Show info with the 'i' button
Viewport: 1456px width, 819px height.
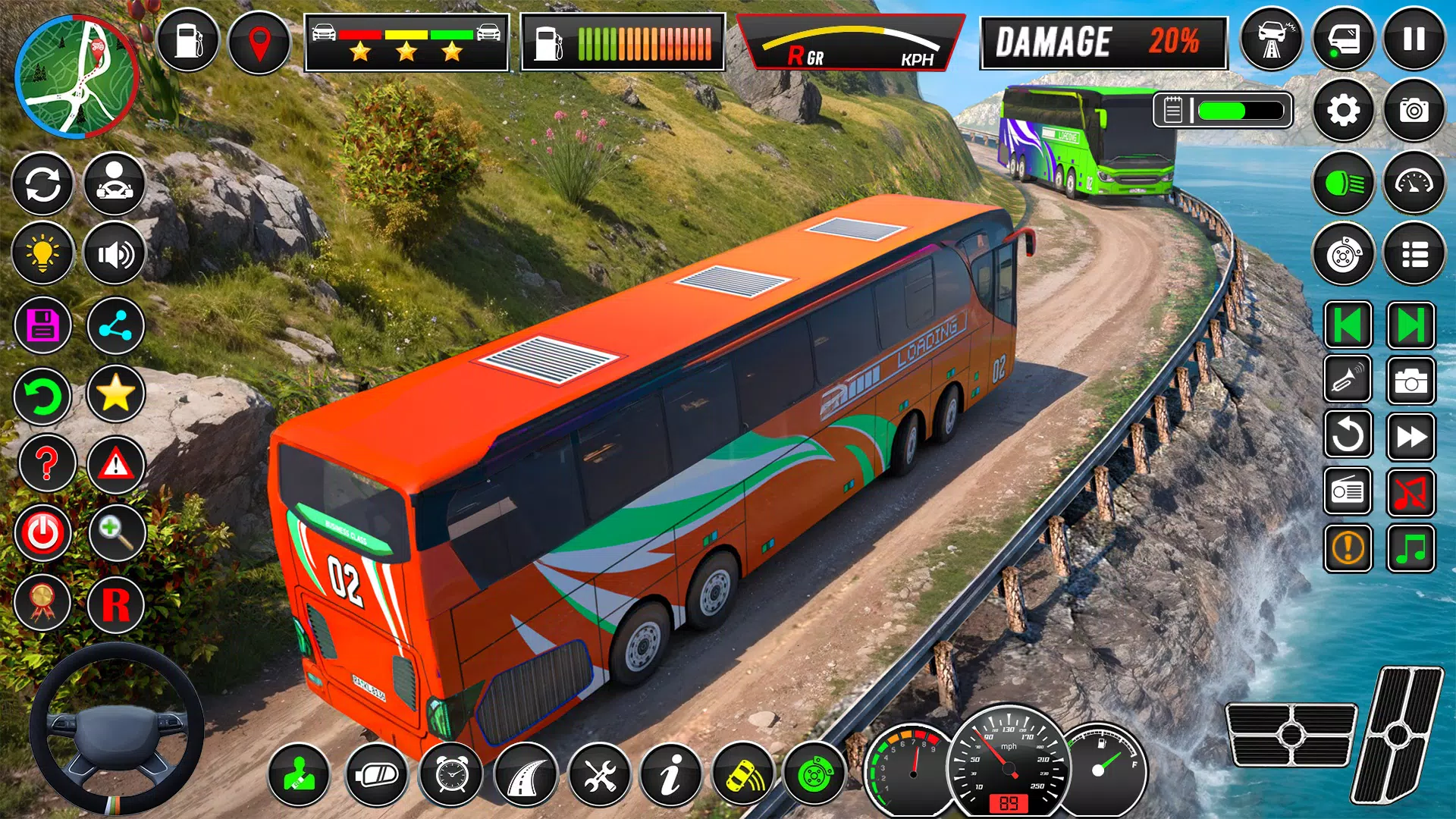[x=670, y=775]
